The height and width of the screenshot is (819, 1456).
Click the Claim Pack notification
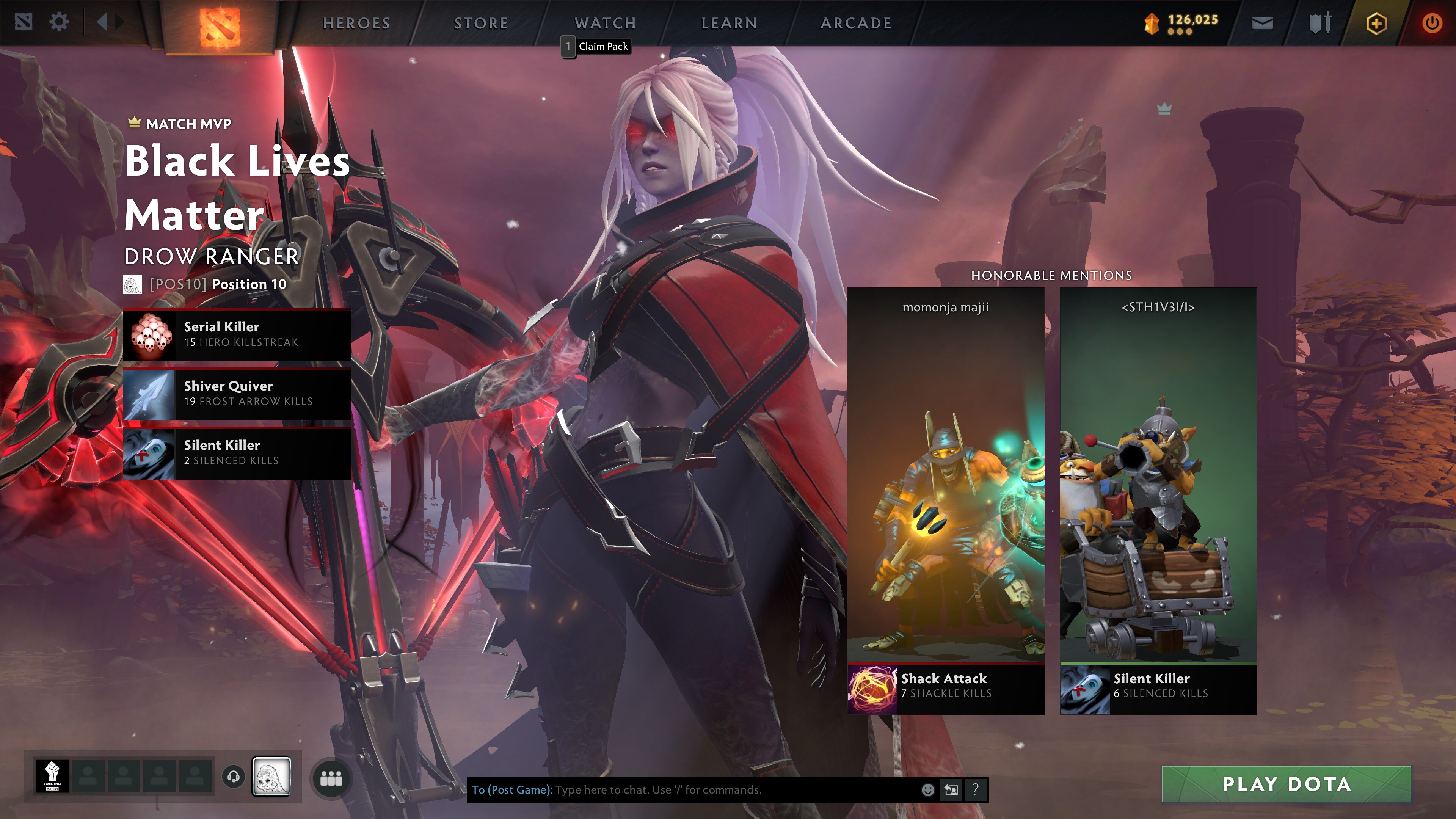(602, 46)
